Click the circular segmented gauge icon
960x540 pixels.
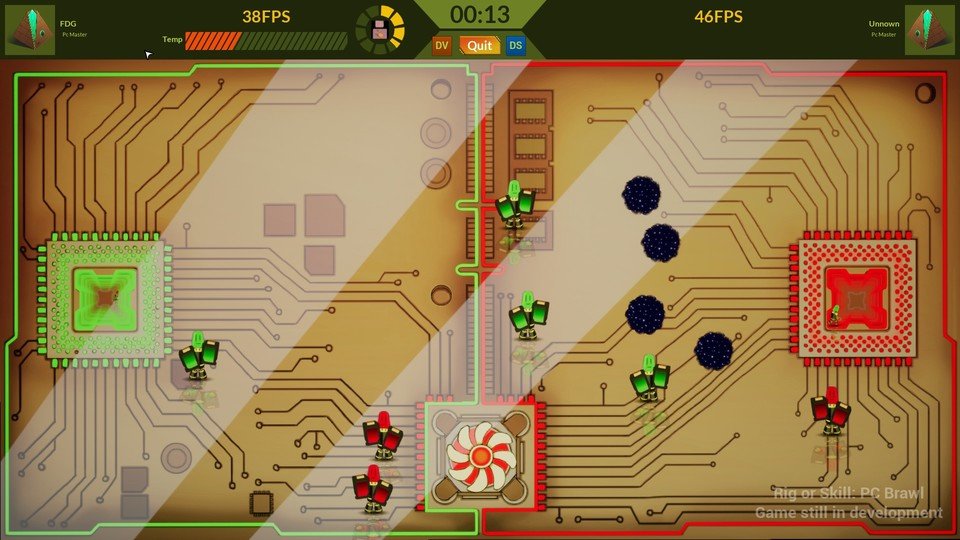click(381, 30)
